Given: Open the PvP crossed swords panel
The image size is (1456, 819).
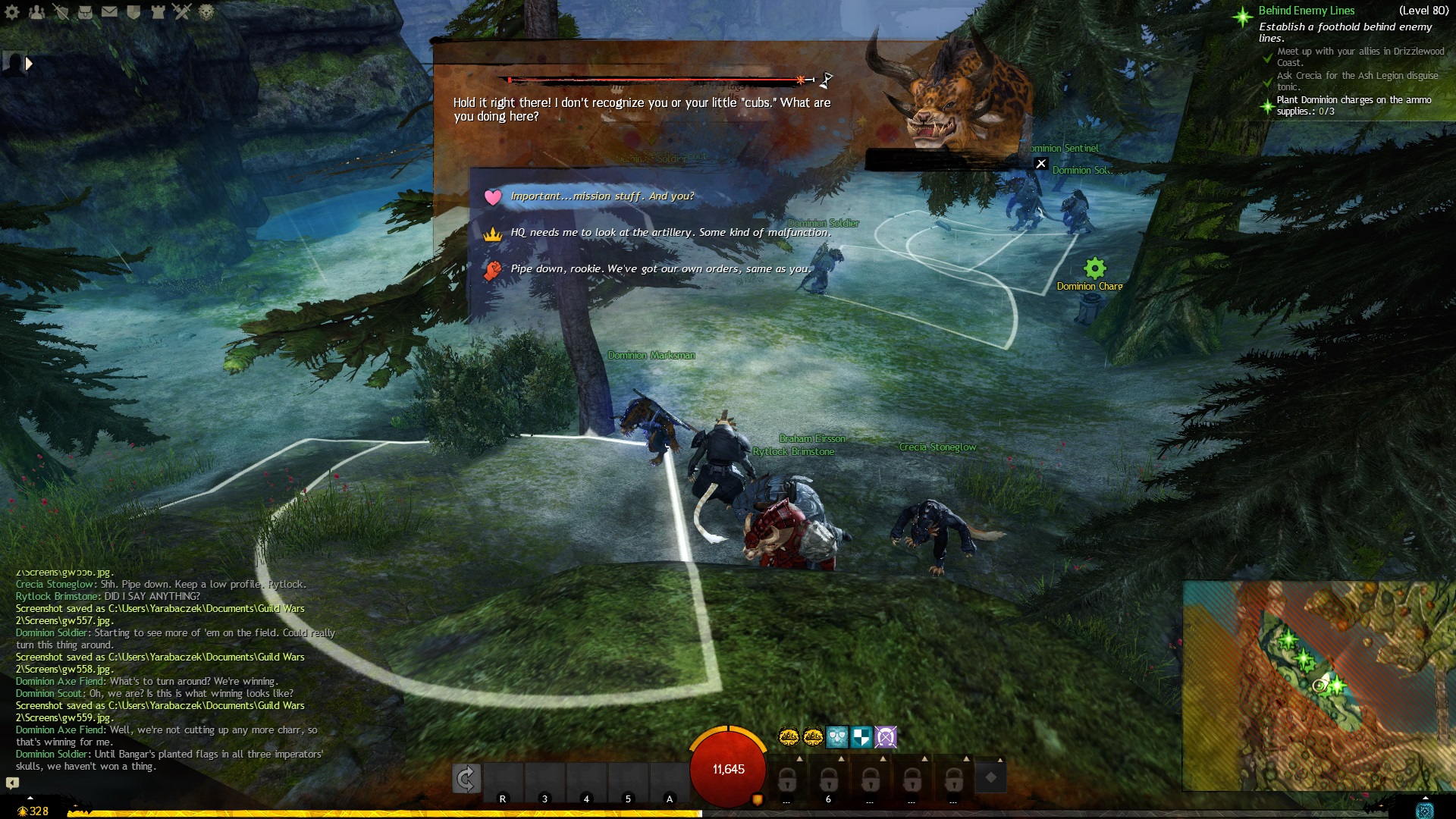Looking at the screenshot, I should (182, 12).
